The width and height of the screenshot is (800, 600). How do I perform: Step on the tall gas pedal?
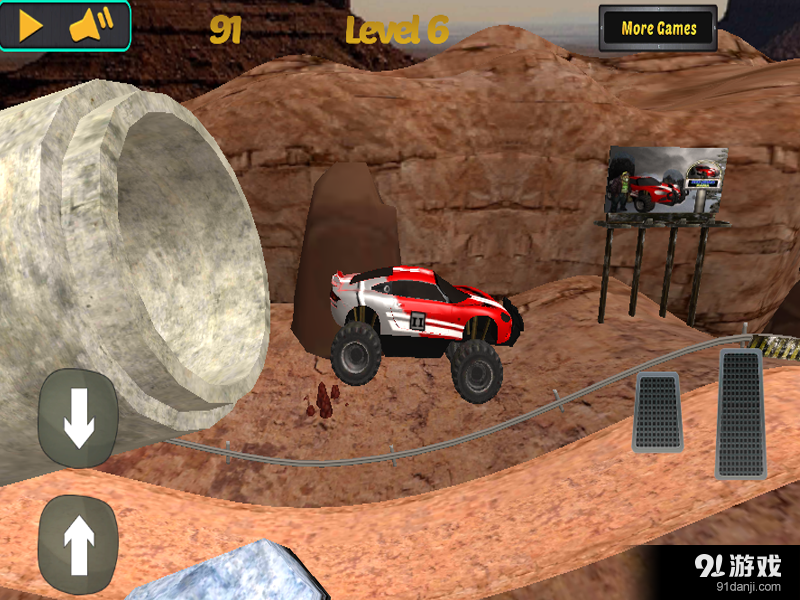(x=740, y=413)
